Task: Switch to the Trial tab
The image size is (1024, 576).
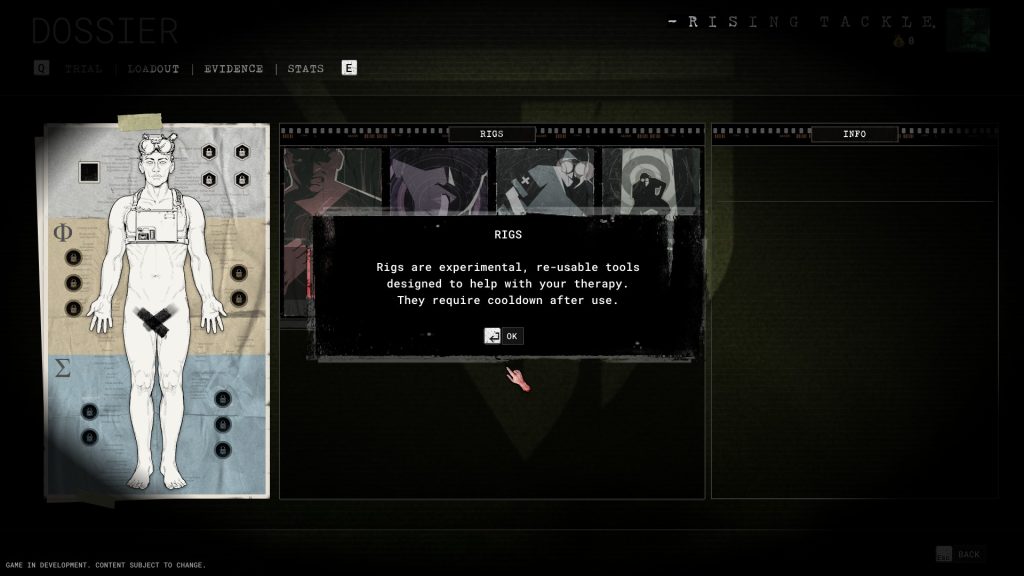Action: tap(84, 69)
